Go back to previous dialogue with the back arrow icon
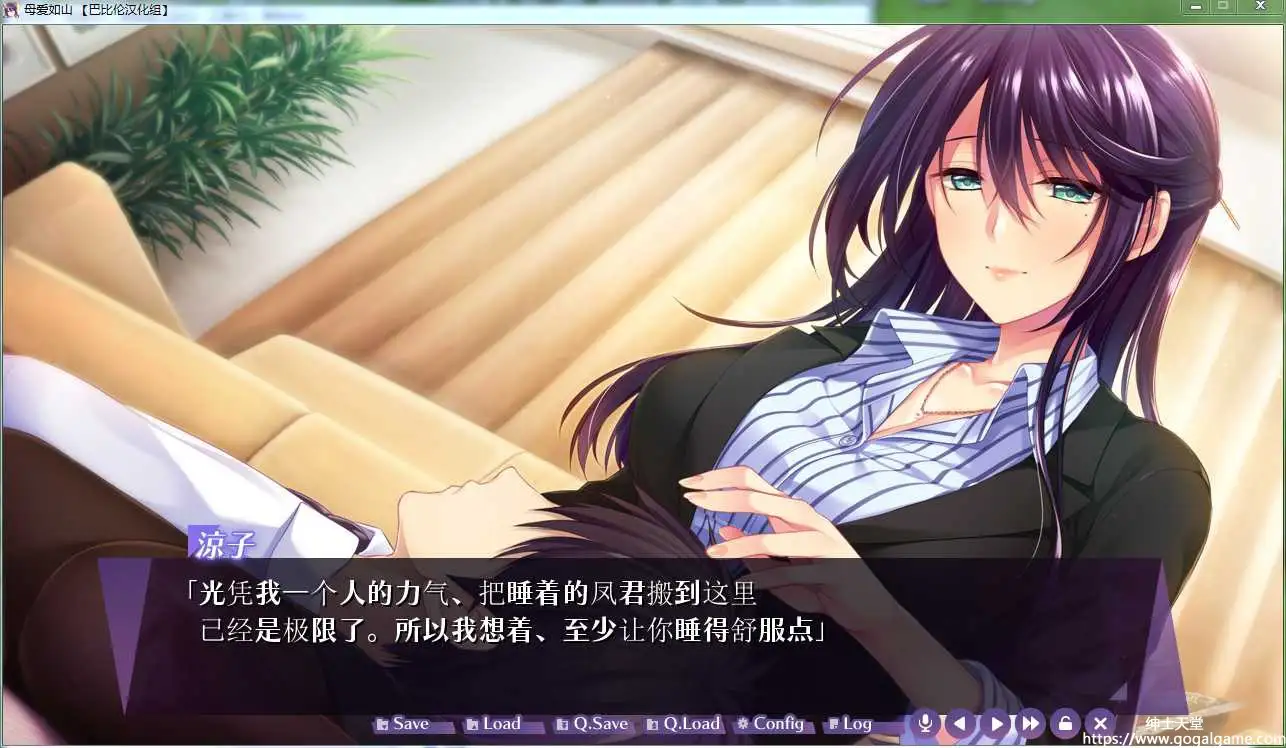Image resolution: width=1286 pixels, height=748 pixels. click(x=961, y=722)
